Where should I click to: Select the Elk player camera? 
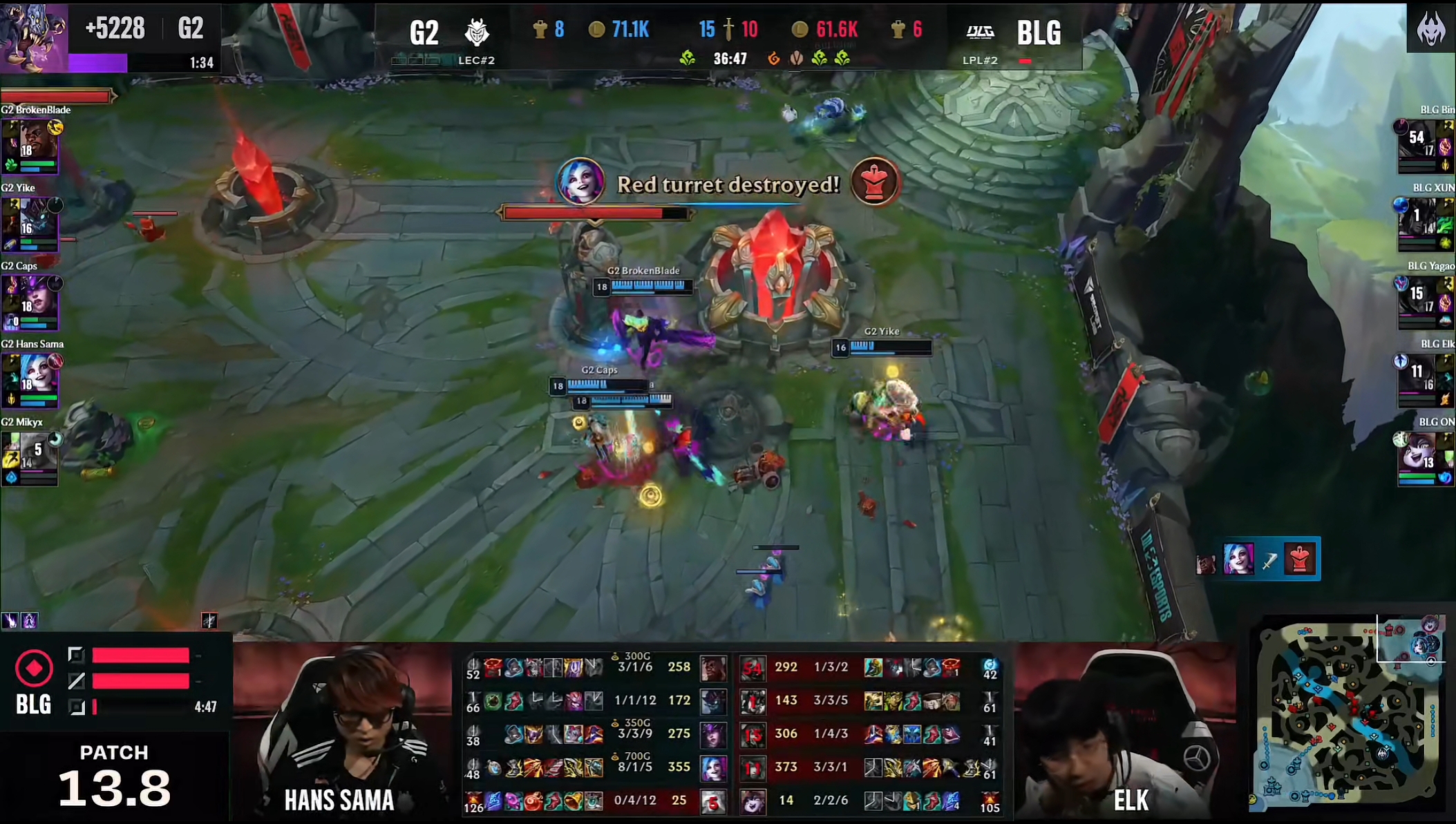click(1125, 732)
